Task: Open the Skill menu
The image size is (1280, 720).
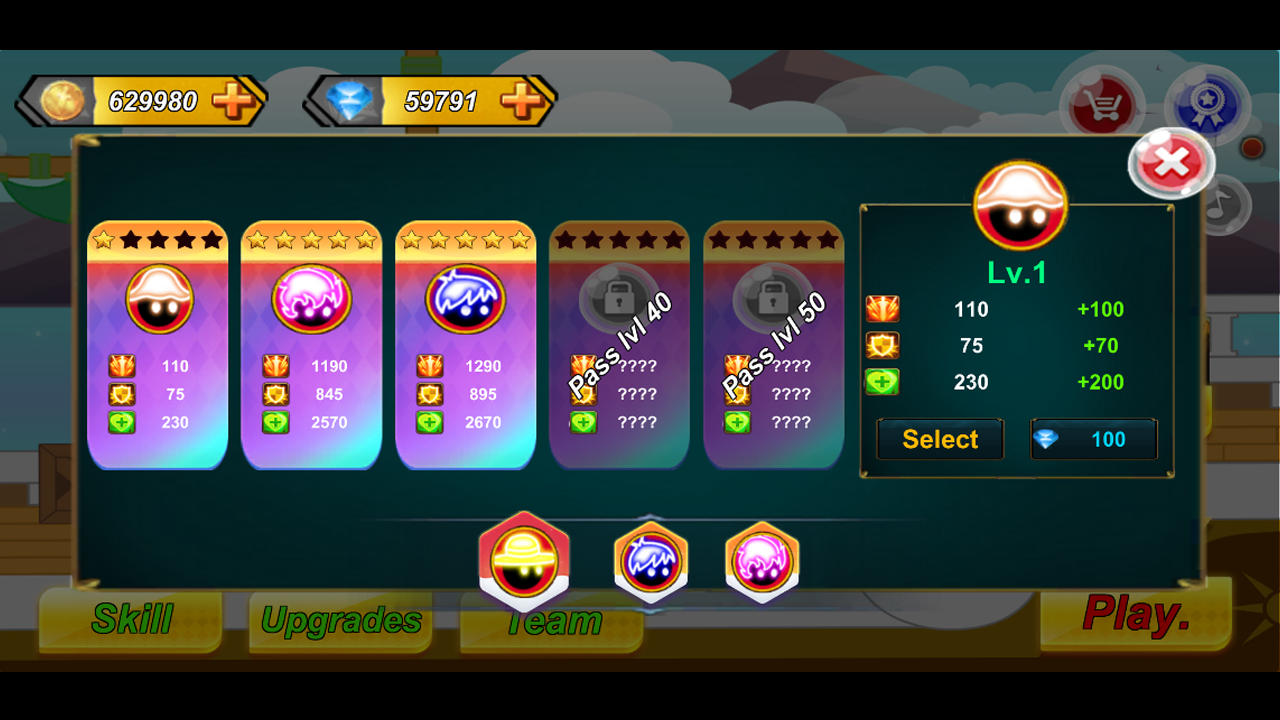Action: 132,620
